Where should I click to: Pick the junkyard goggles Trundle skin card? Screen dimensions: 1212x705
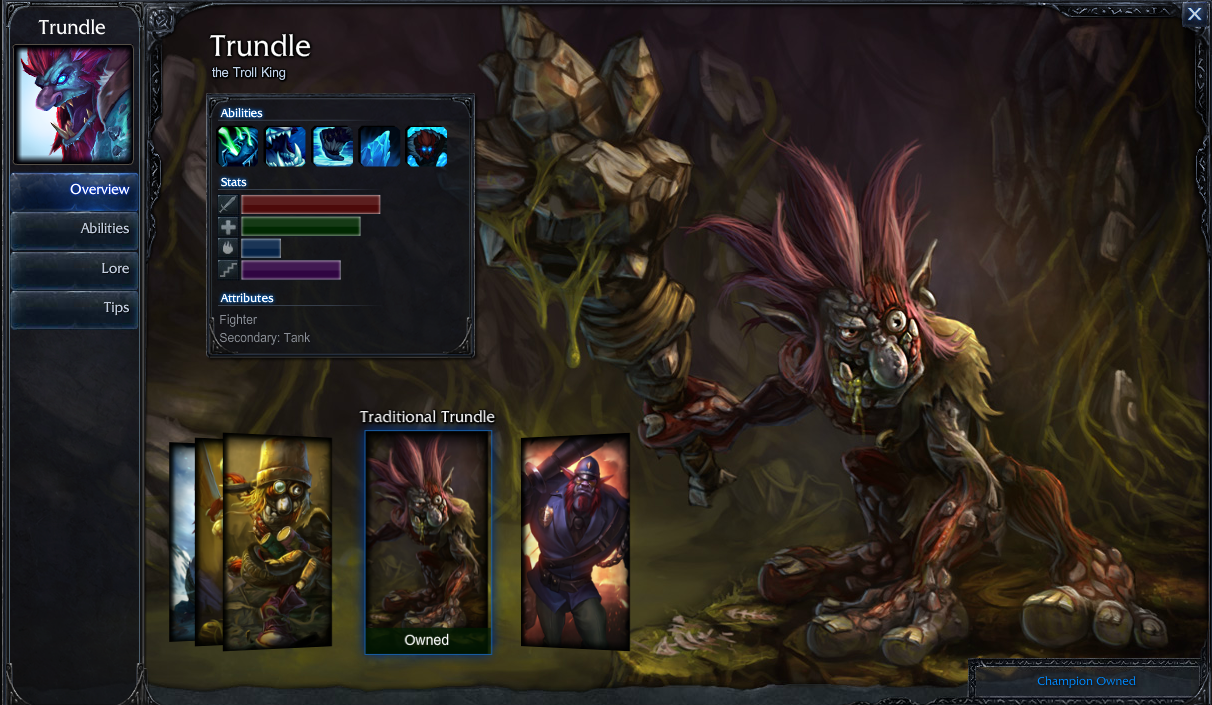click(x=277, y=540)
